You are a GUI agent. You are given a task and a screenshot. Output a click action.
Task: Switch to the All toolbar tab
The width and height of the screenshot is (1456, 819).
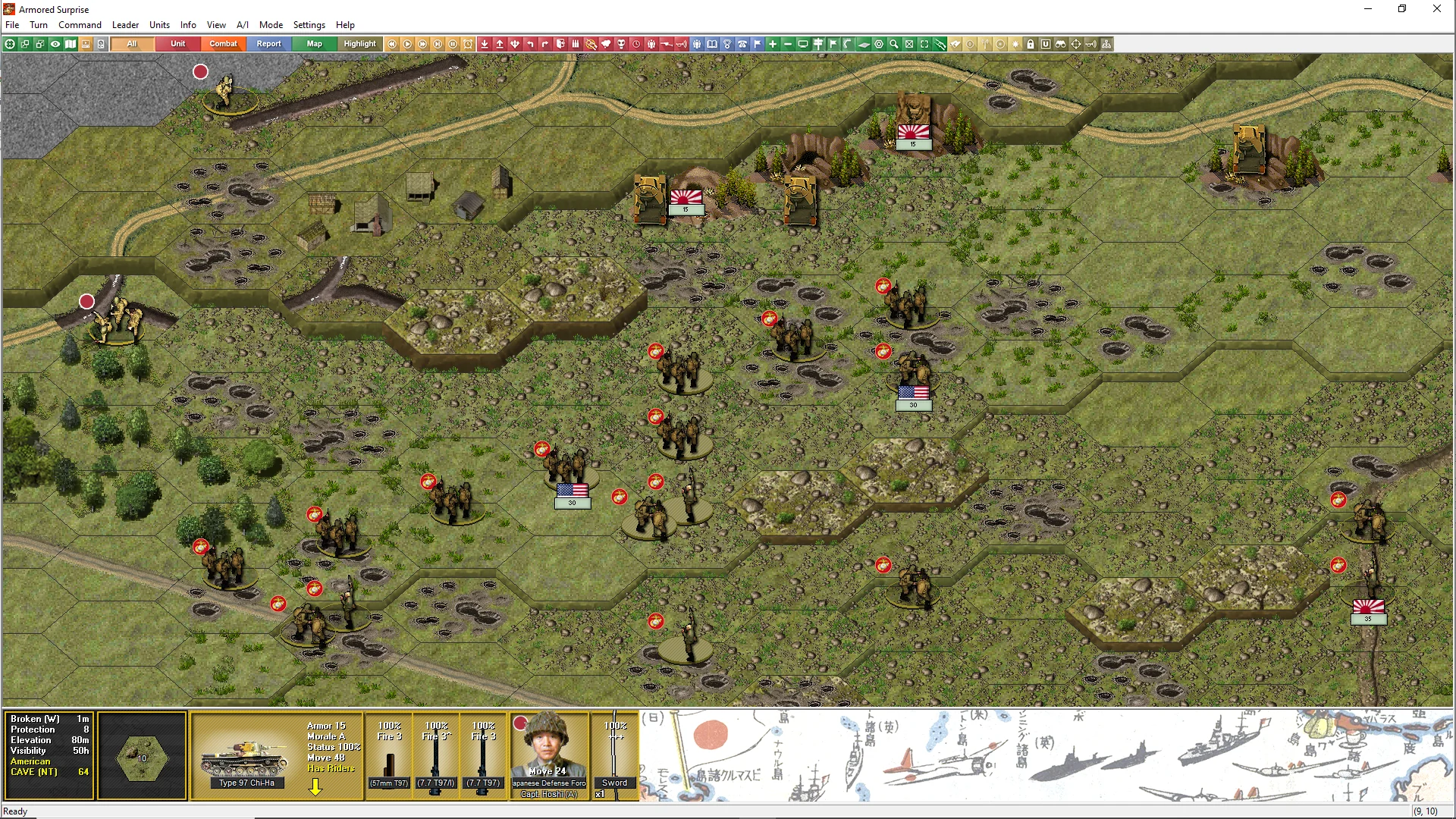click(132, 44)
